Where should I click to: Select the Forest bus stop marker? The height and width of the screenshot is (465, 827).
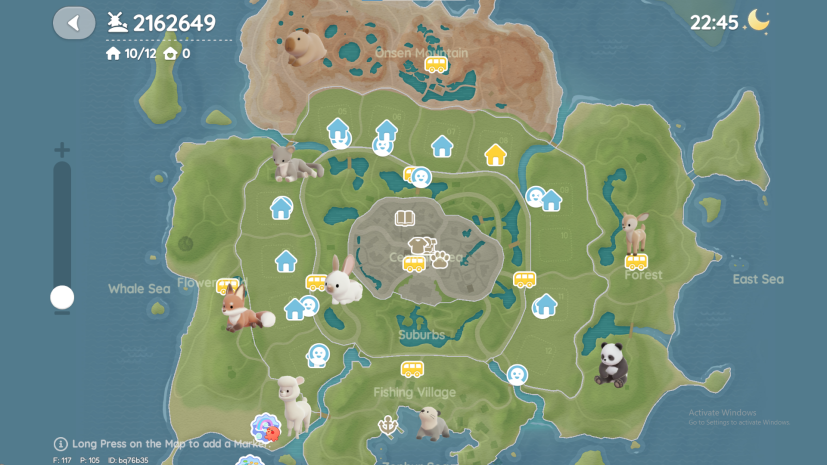tap(636, 262)
